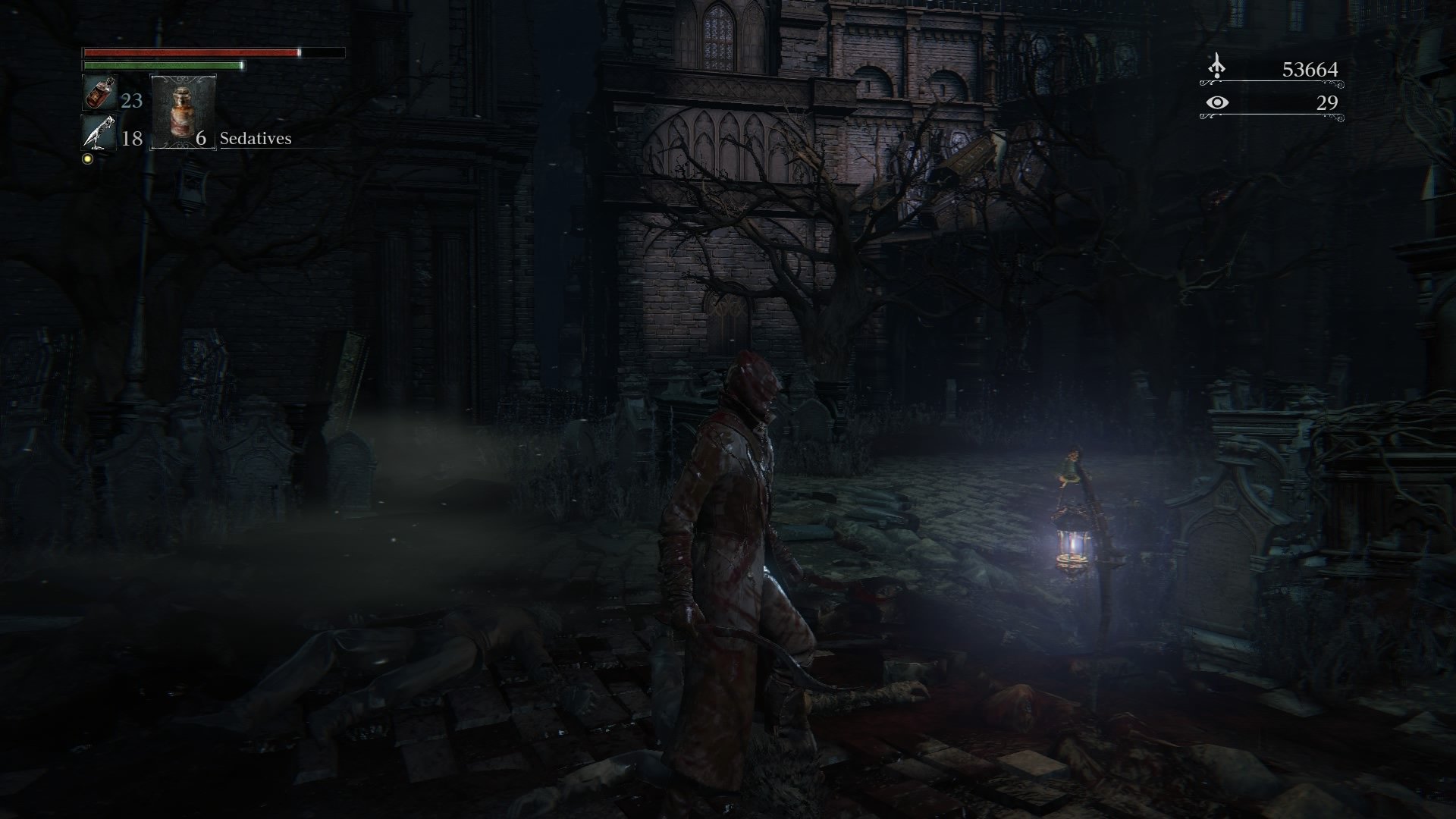The image size is (1456, 819).
Task: Toggle the Sedatives quantity badge showing 6
Action: click(199, 140)
